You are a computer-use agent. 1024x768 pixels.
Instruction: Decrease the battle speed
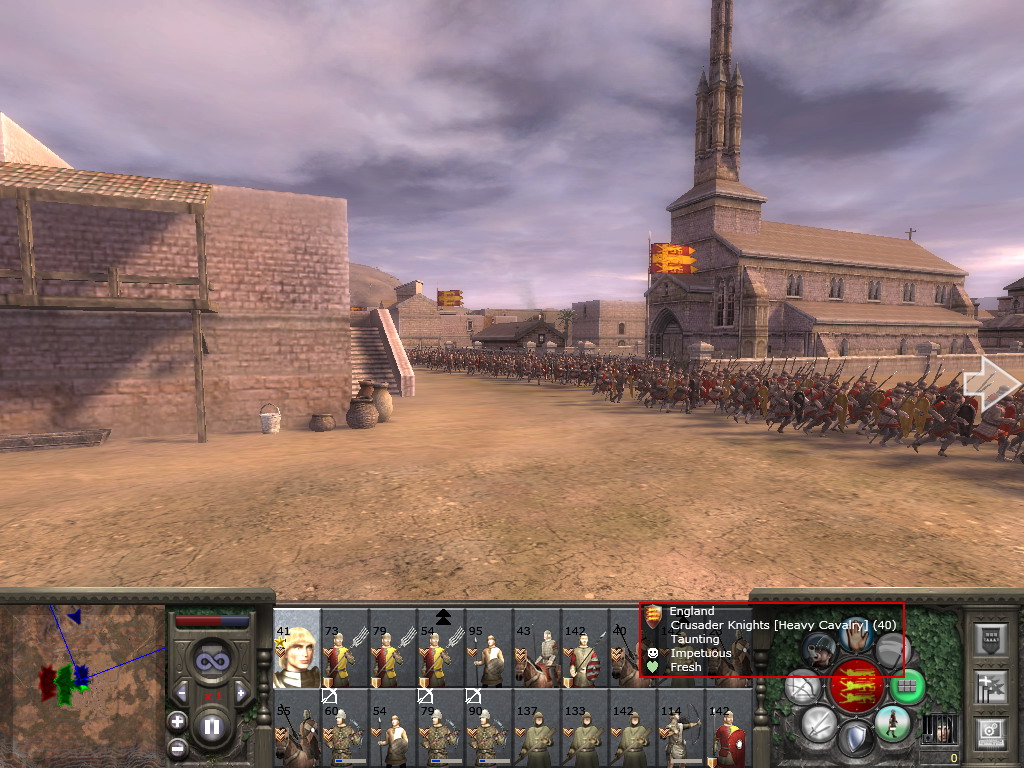point(181,692)
